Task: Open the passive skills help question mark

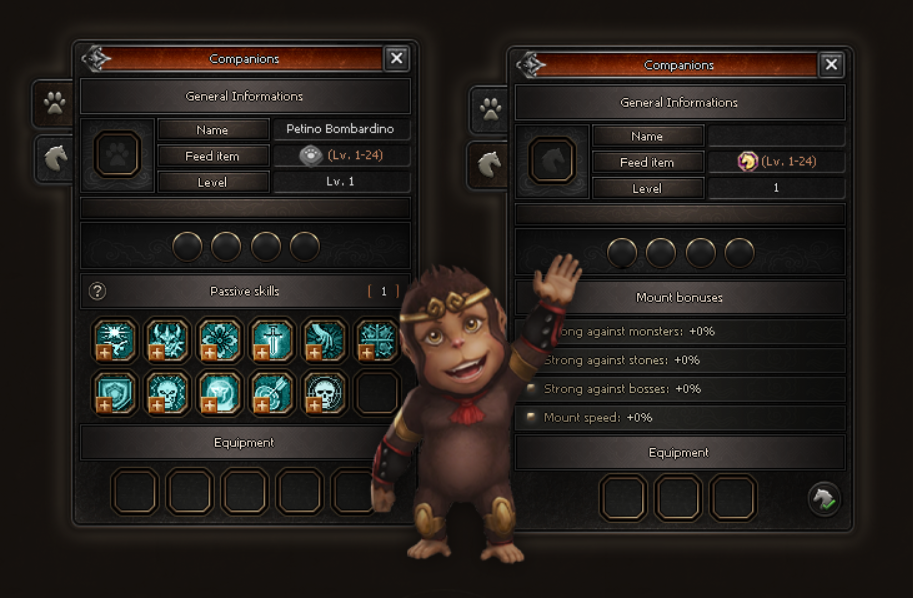Action: (97, 291)
